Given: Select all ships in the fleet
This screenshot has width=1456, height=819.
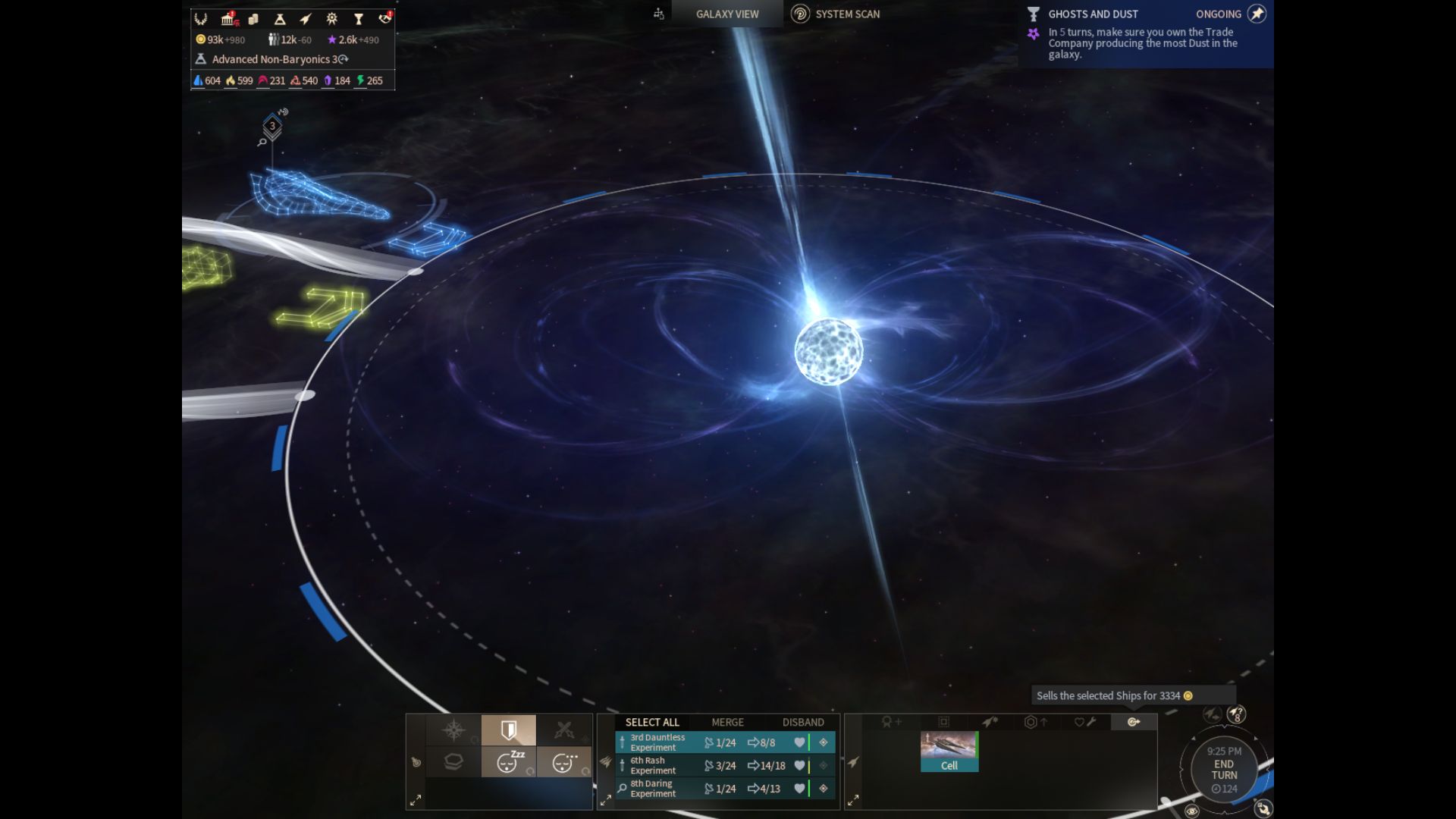Looking at the screenshot, I should [651, 722].
